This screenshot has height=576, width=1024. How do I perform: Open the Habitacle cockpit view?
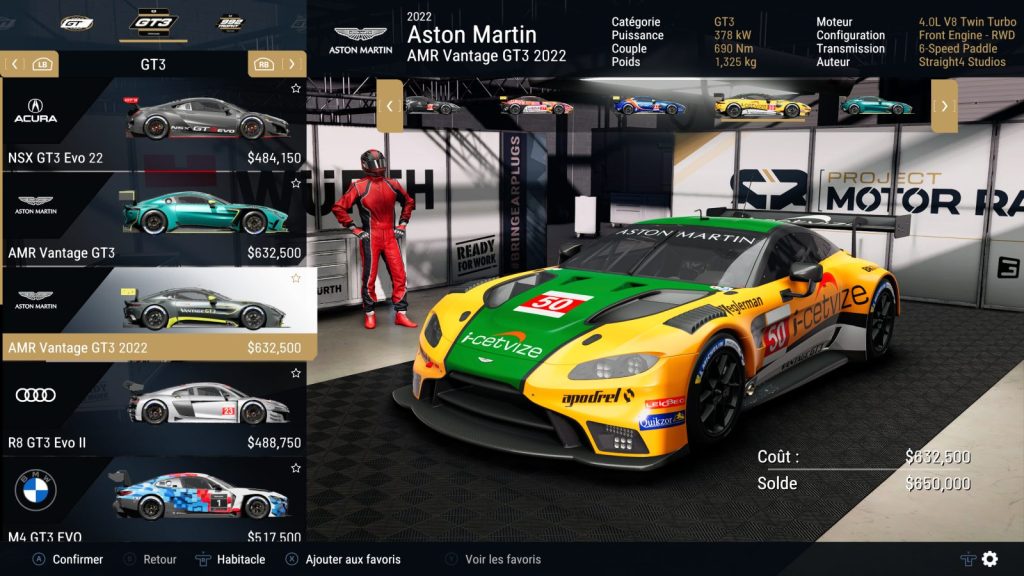click(x=231, y=560)
